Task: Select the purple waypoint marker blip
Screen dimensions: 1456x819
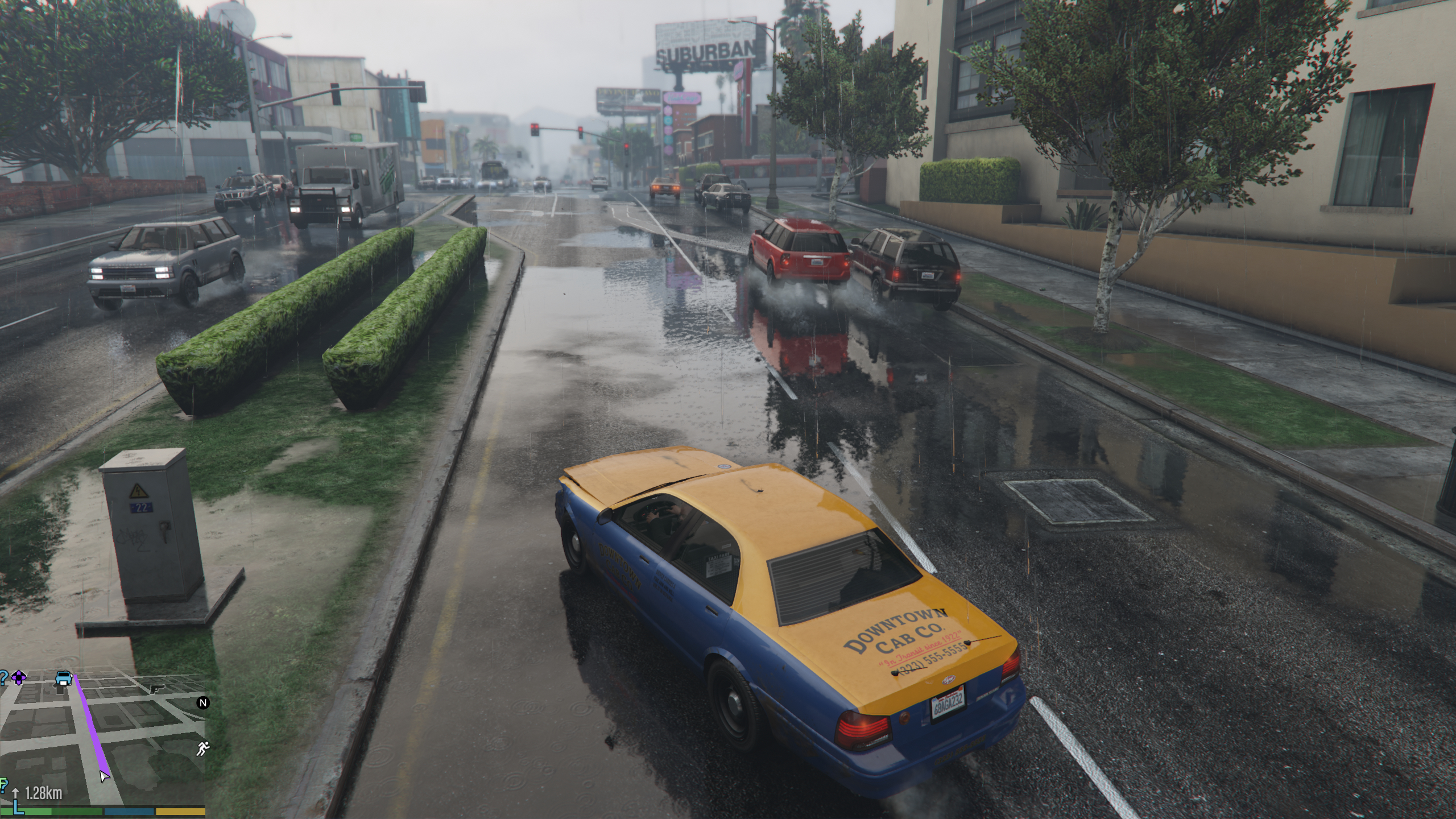Action: tap(19, 677)
